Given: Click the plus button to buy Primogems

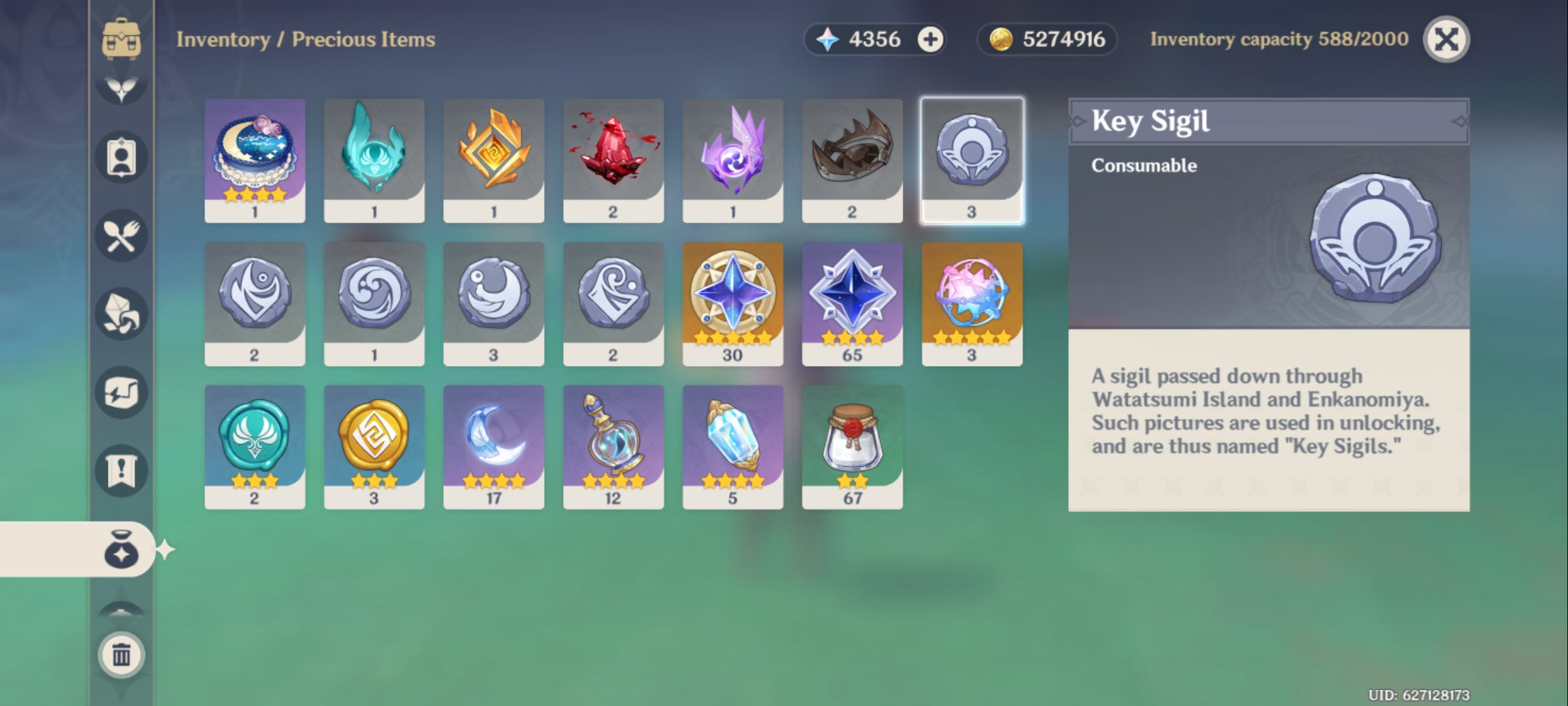Looking at the screenshot, I should click(927, 39).
